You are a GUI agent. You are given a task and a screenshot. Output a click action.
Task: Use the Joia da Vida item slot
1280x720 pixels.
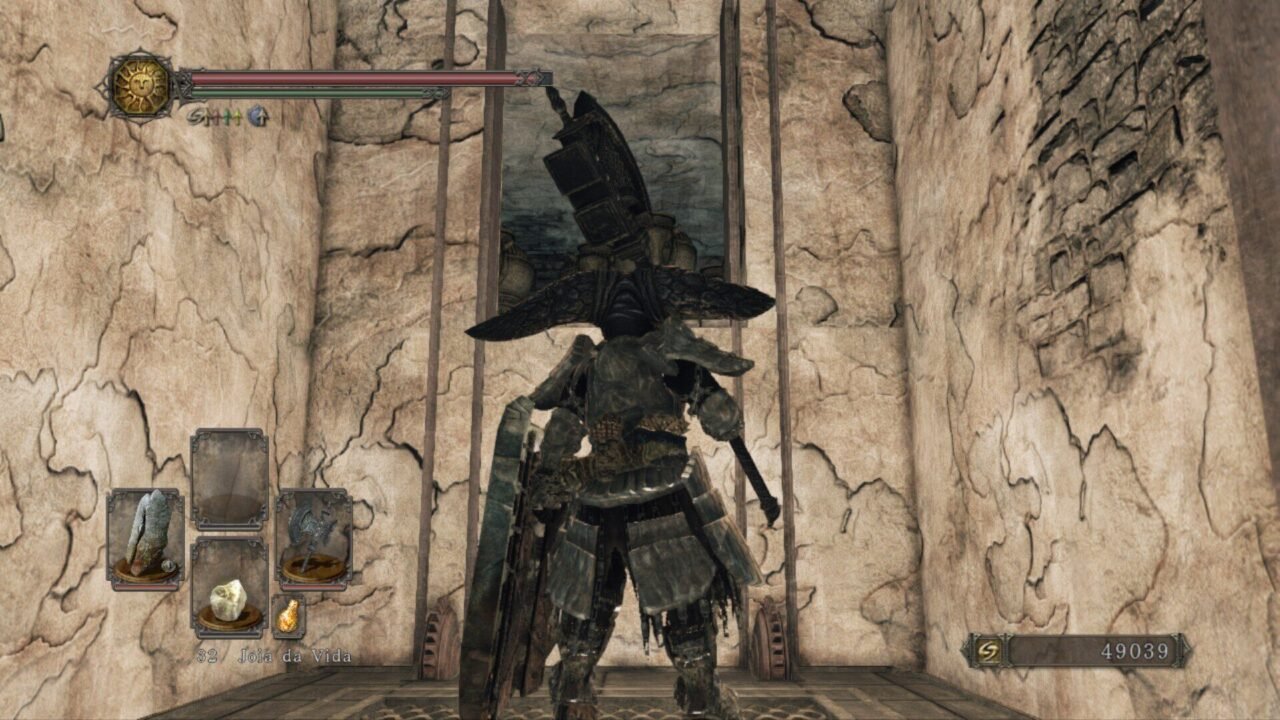click(x=229, y=589)
